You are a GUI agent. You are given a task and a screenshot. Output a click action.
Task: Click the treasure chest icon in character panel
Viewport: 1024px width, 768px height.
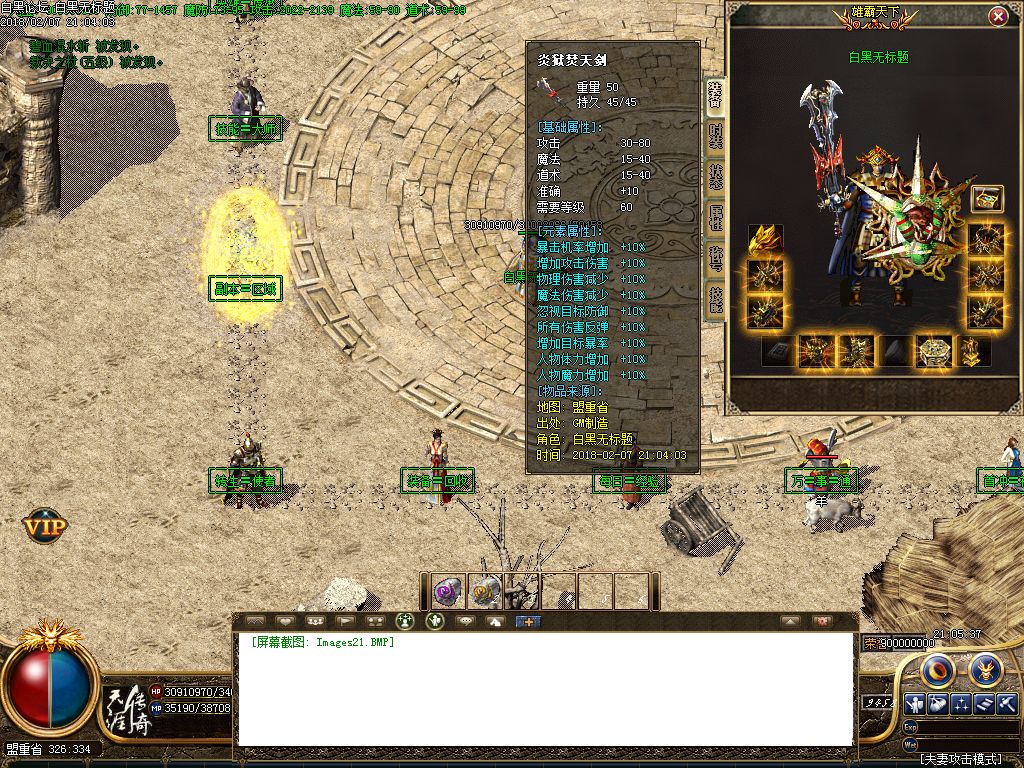coord(986,199)
